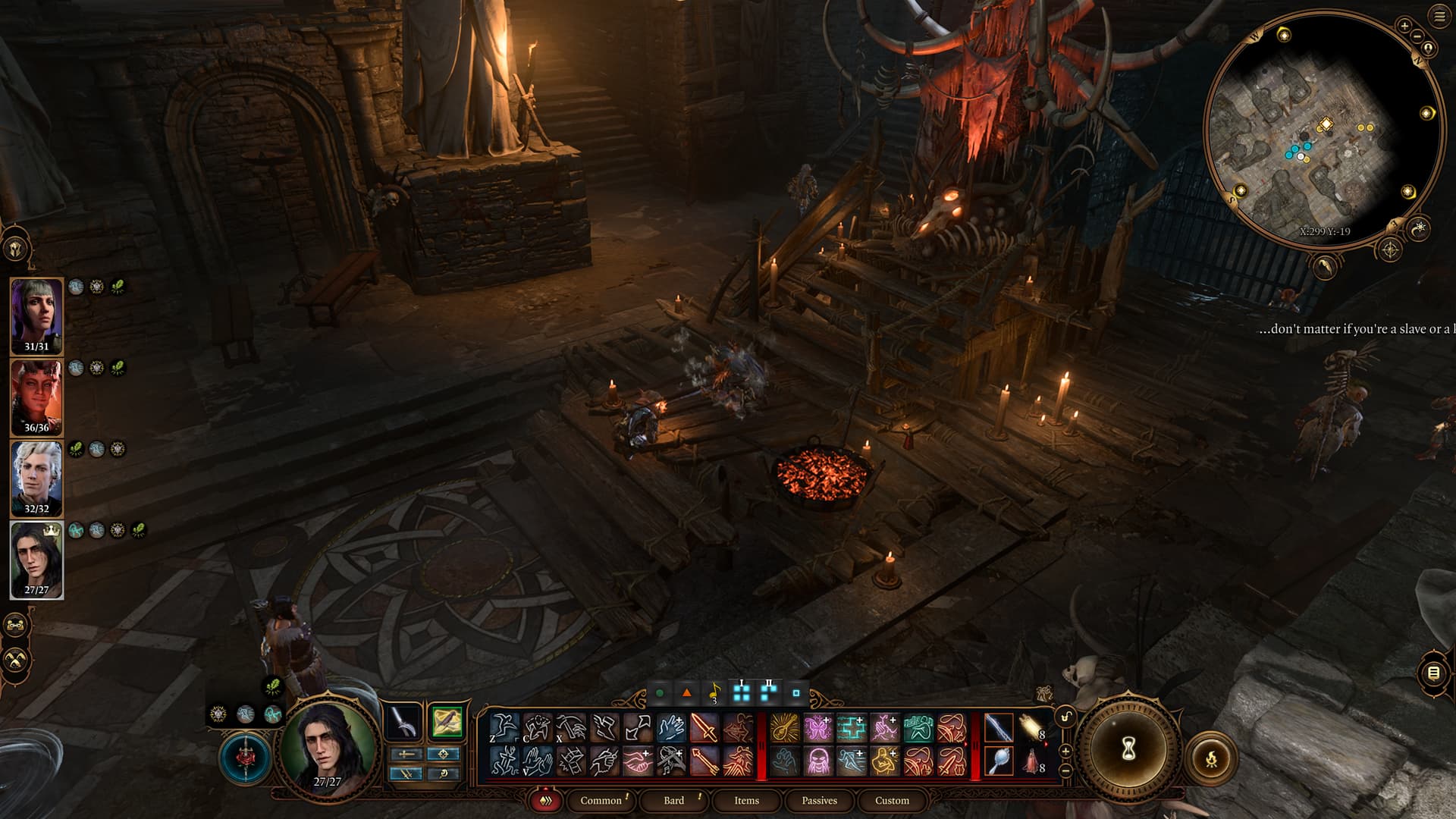The height and width of the screenshot is (819, 1456).
Task: Open the Bard hotbar tab
Action: (x=673, y=800)
